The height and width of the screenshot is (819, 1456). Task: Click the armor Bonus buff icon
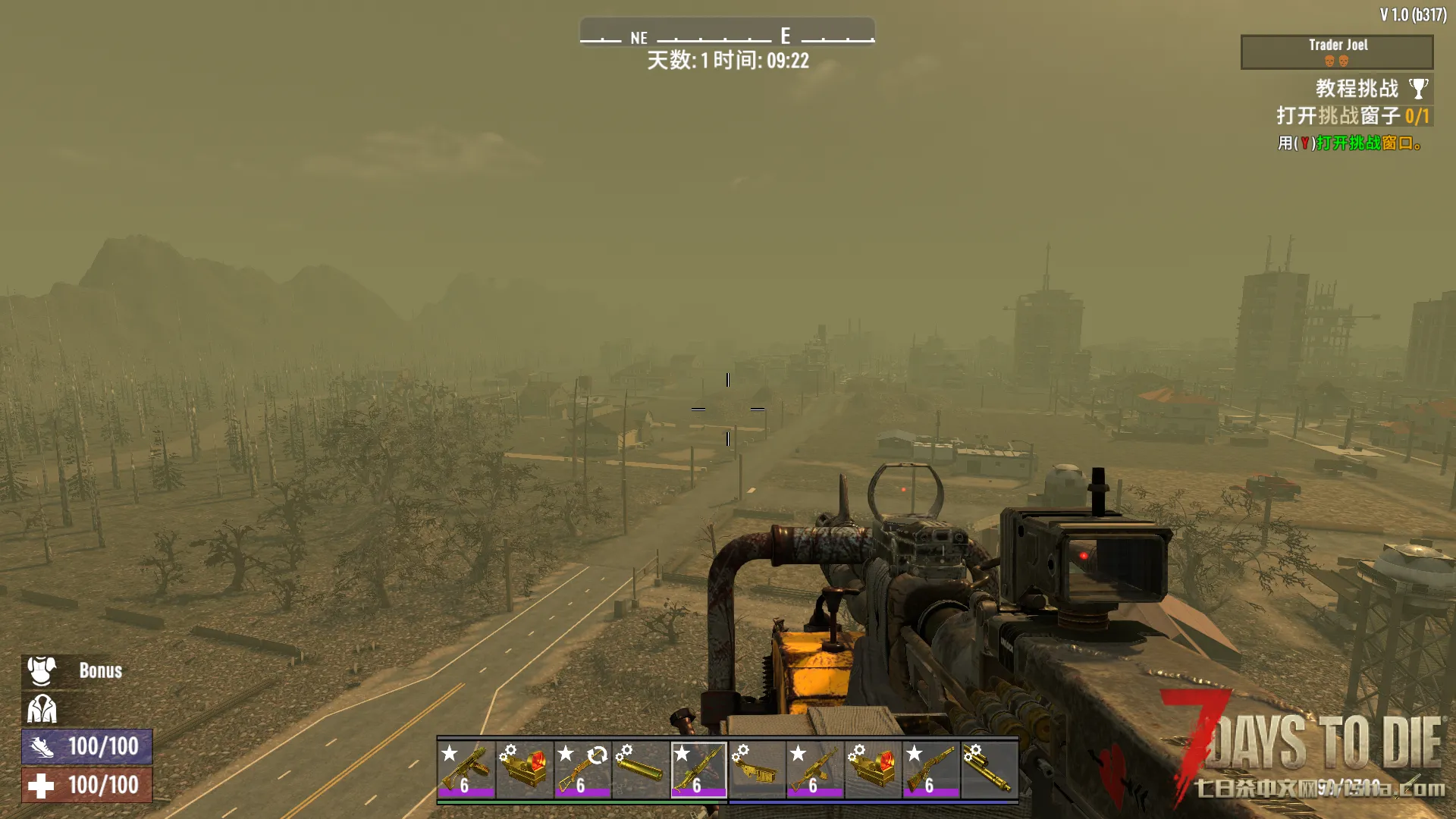(x=42, y=671)
